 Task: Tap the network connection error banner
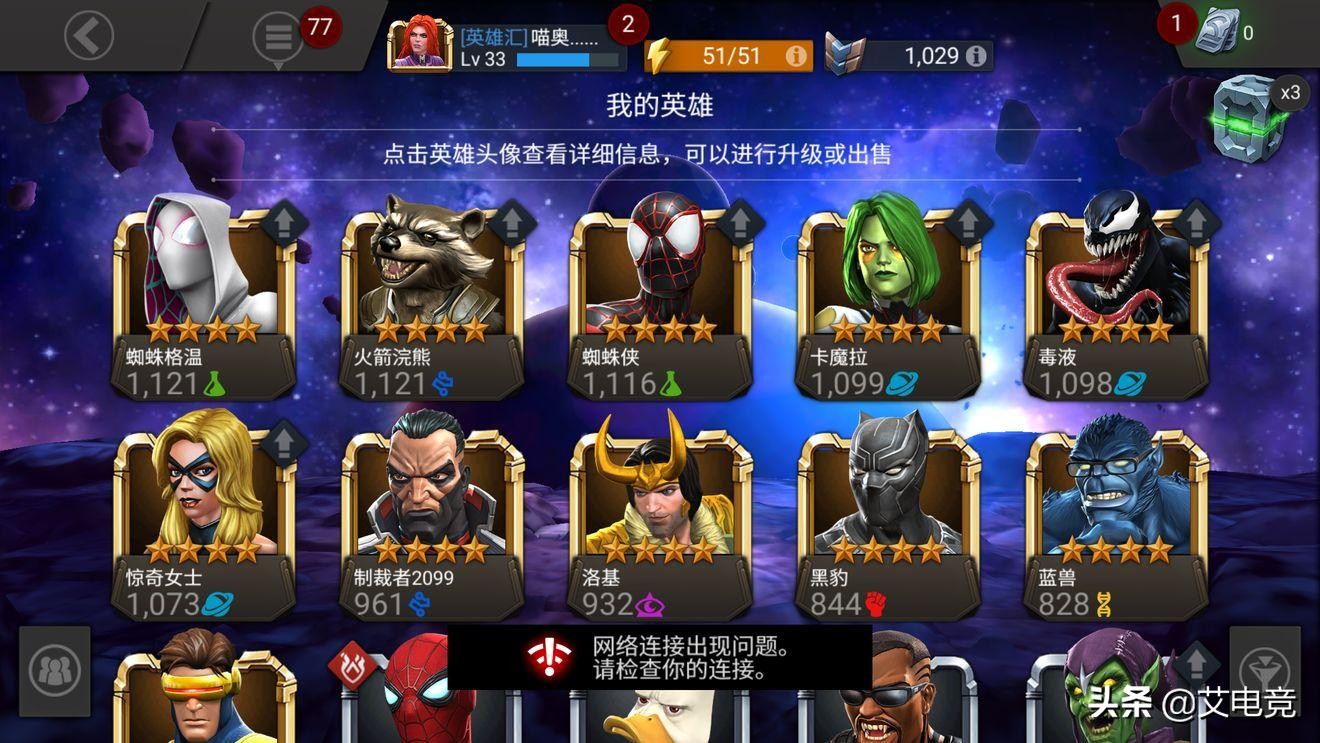pyautogui.click(x=660, y=662)
